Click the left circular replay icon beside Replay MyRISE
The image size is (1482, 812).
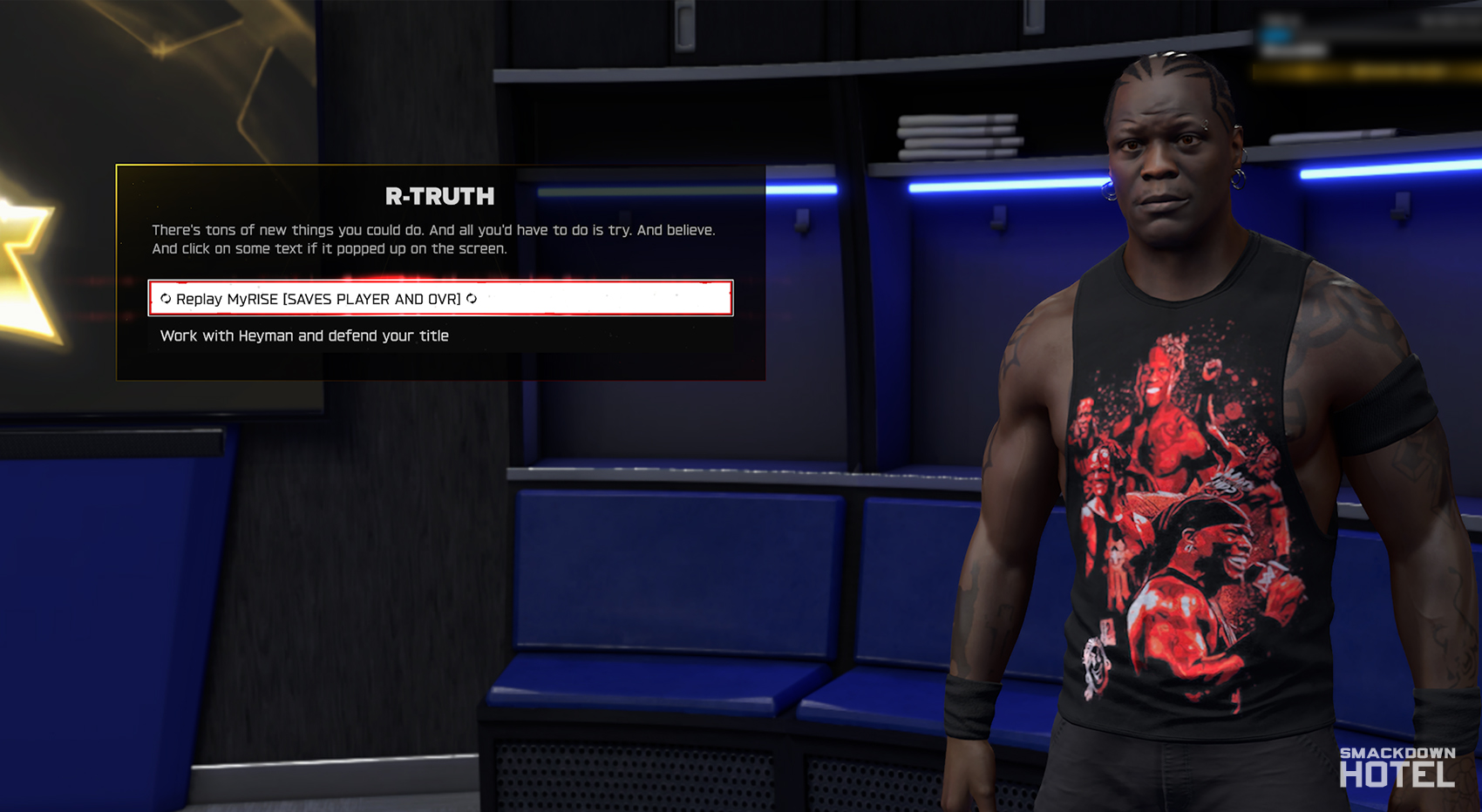(165, 299)
